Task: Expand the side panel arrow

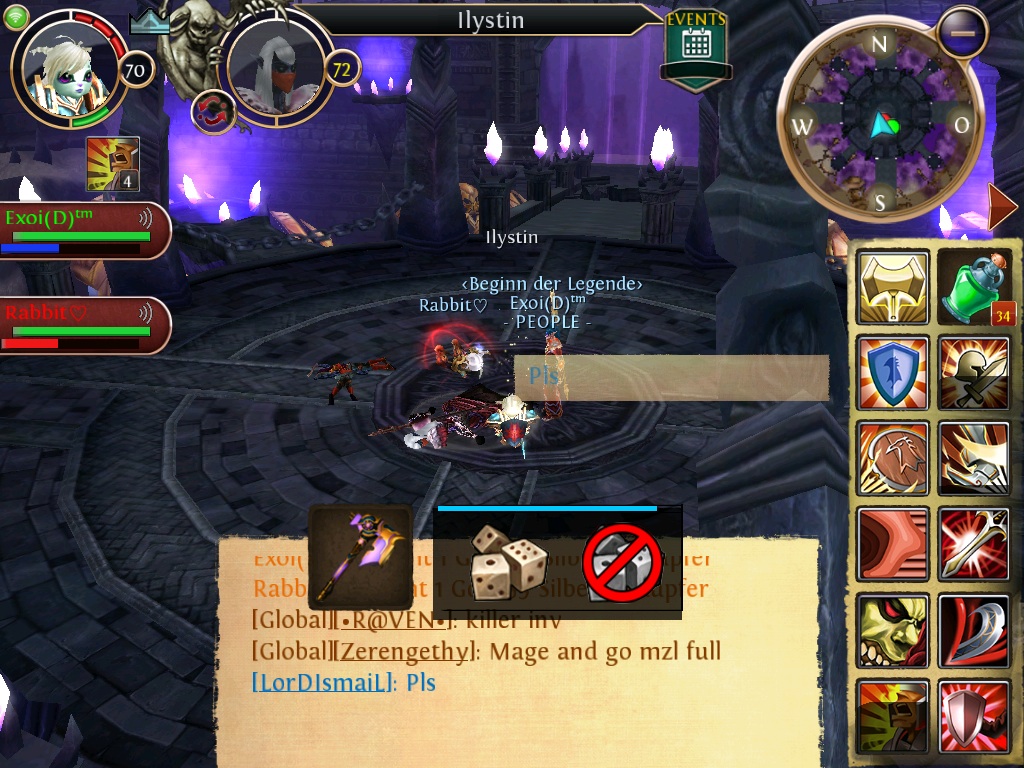Action: [x=1001, y=206]
